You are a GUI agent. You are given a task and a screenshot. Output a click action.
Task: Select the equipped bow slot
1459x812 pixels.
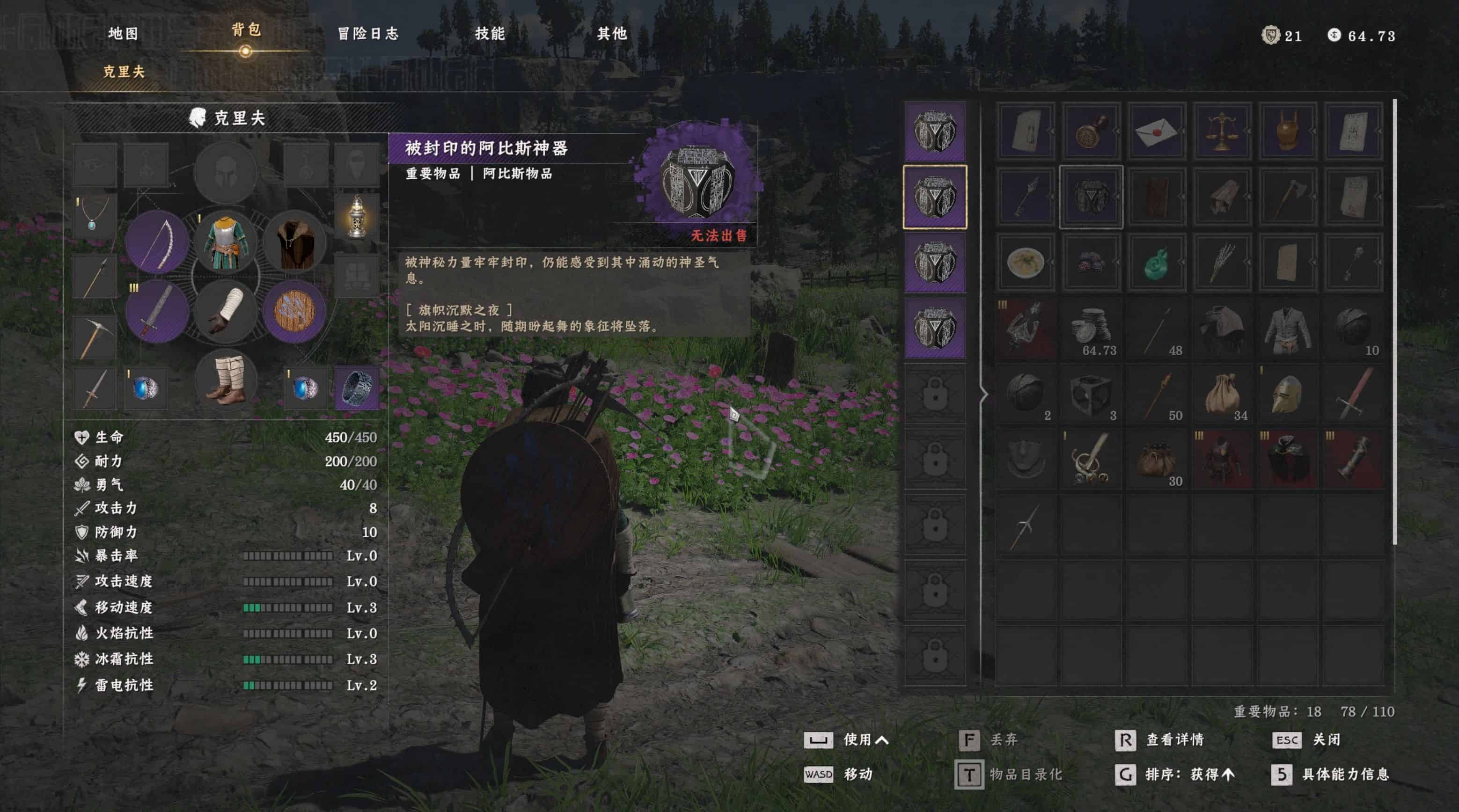pos(157,243)
